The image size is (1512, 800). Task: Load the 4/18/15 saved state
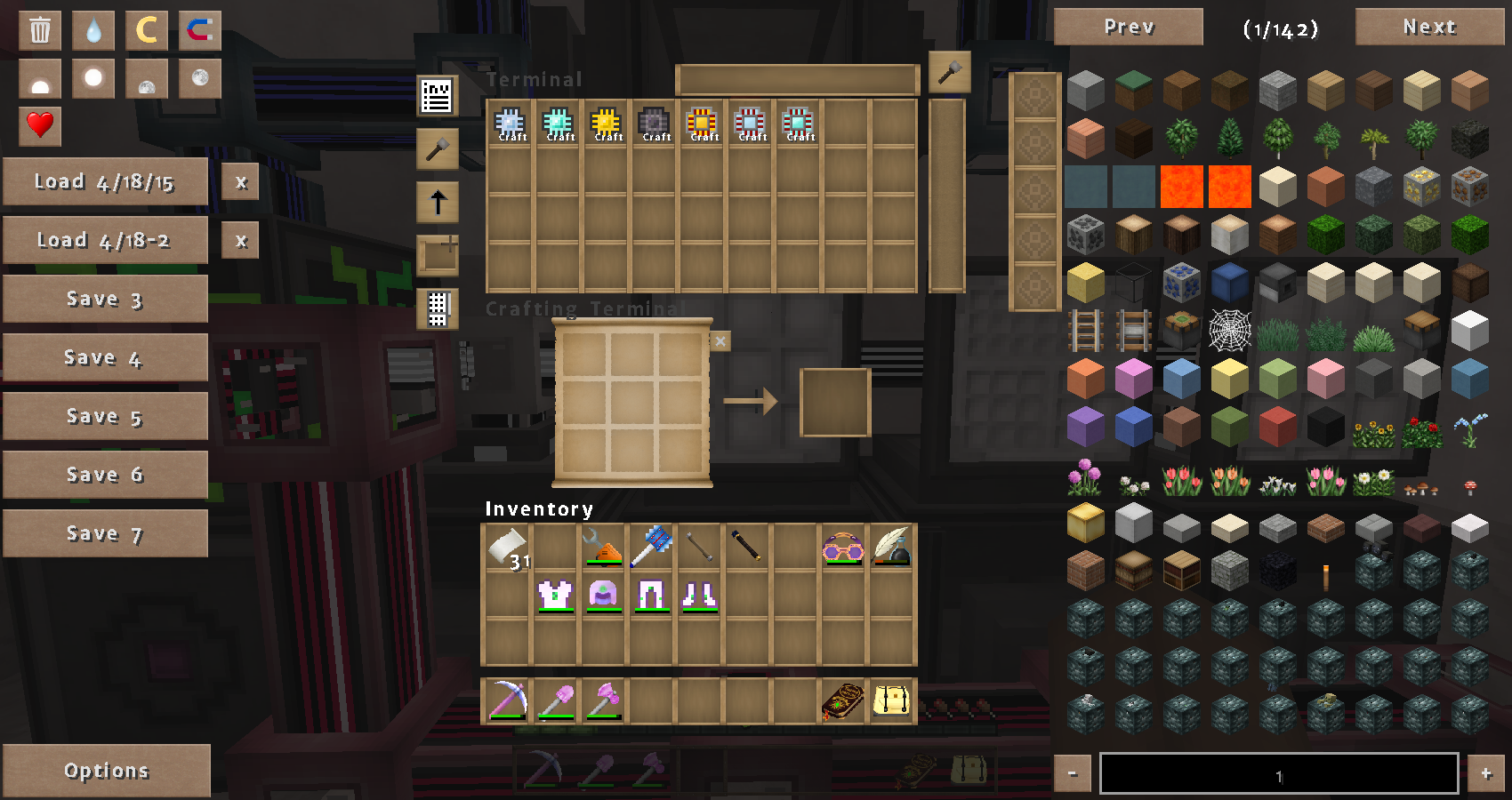105,181
